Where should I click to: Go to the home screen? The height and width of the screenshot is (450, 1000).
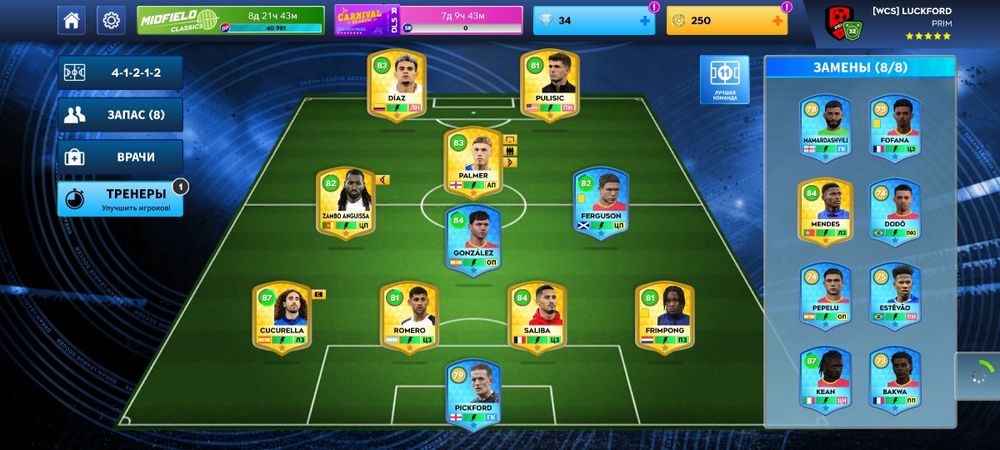point(71,19)
